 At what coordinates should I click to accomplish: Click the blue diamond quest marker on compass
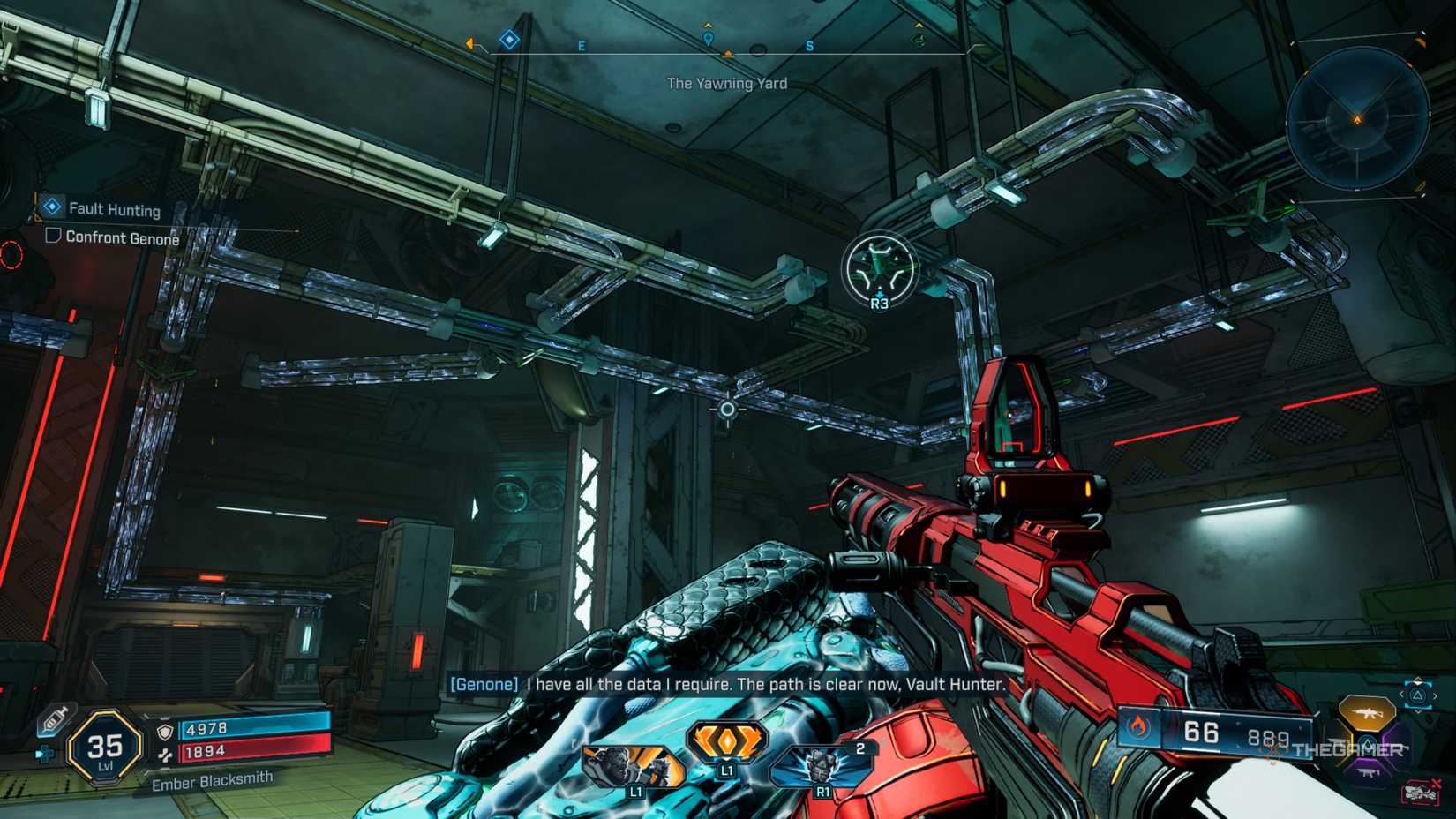click(509, 40)
